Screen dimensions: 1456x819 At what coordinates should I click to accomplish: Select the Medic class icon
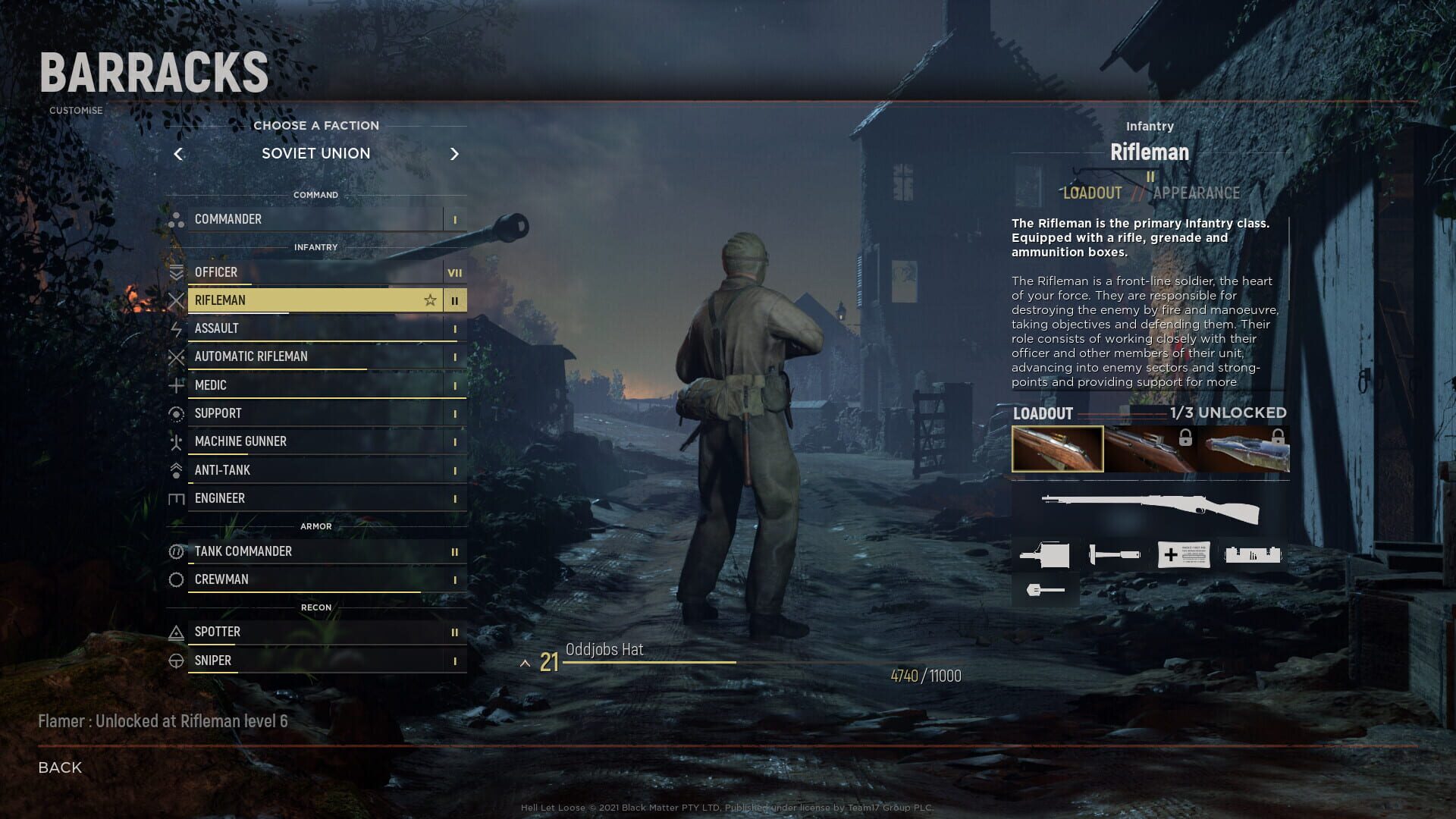coord(177,384)
